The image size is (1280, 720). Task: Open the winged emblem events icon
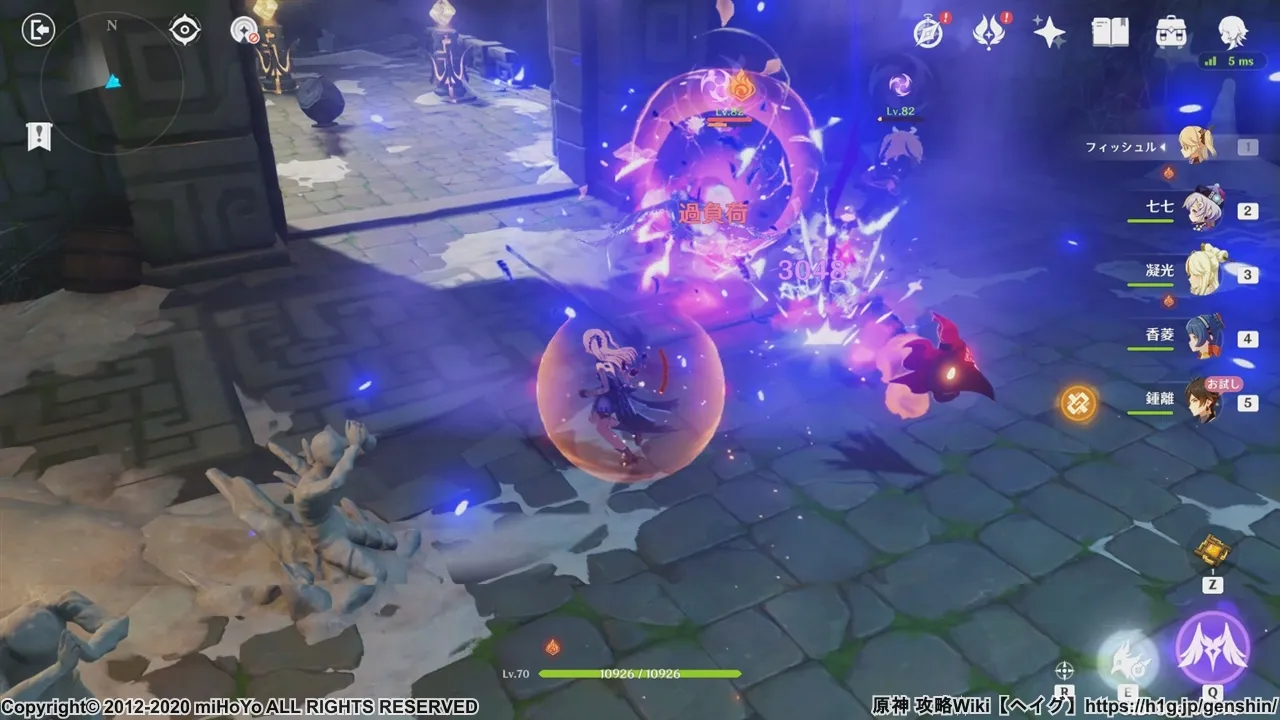click(x=988, y=32)
